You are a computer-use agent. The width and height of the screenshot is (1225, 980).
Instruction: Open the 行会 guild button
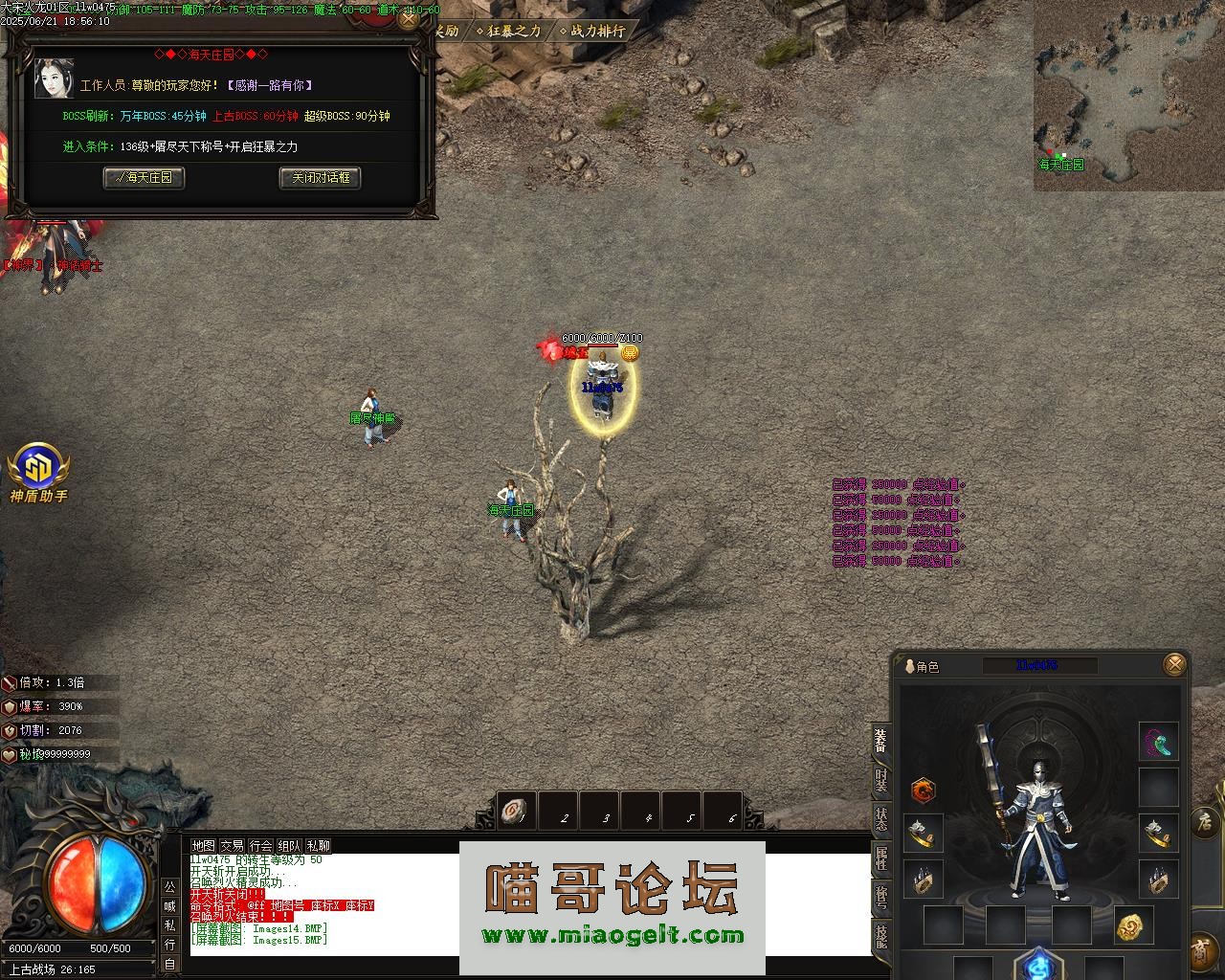tap(260, 846)
